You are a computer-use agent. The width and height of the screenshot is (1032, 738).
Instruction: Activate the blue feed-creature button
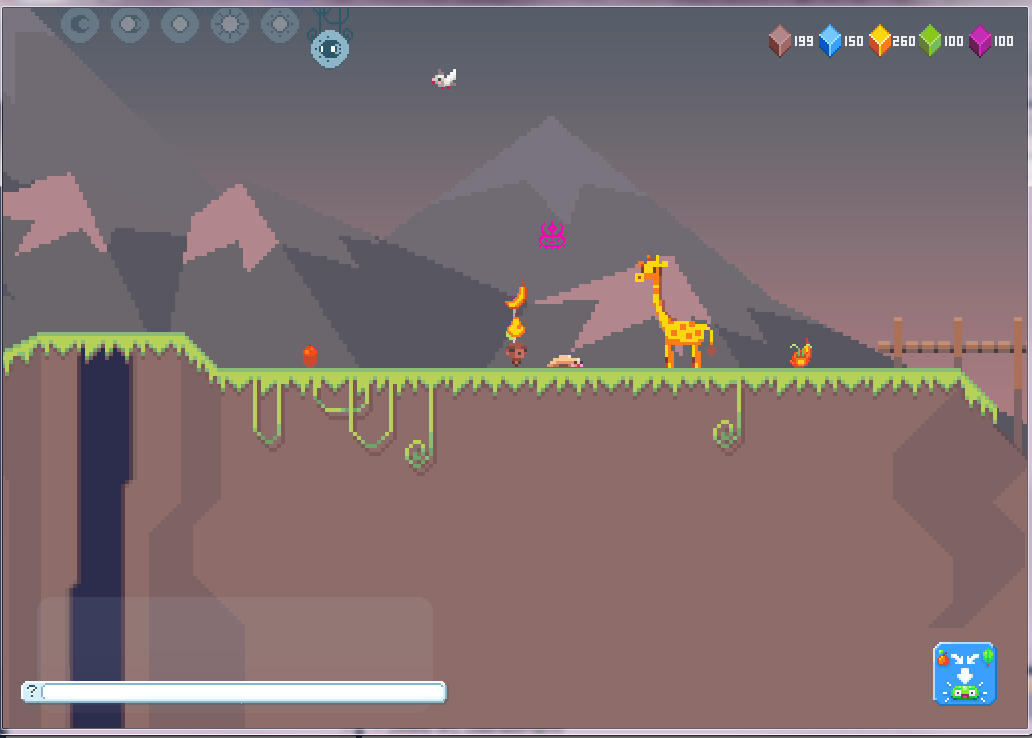964,673
